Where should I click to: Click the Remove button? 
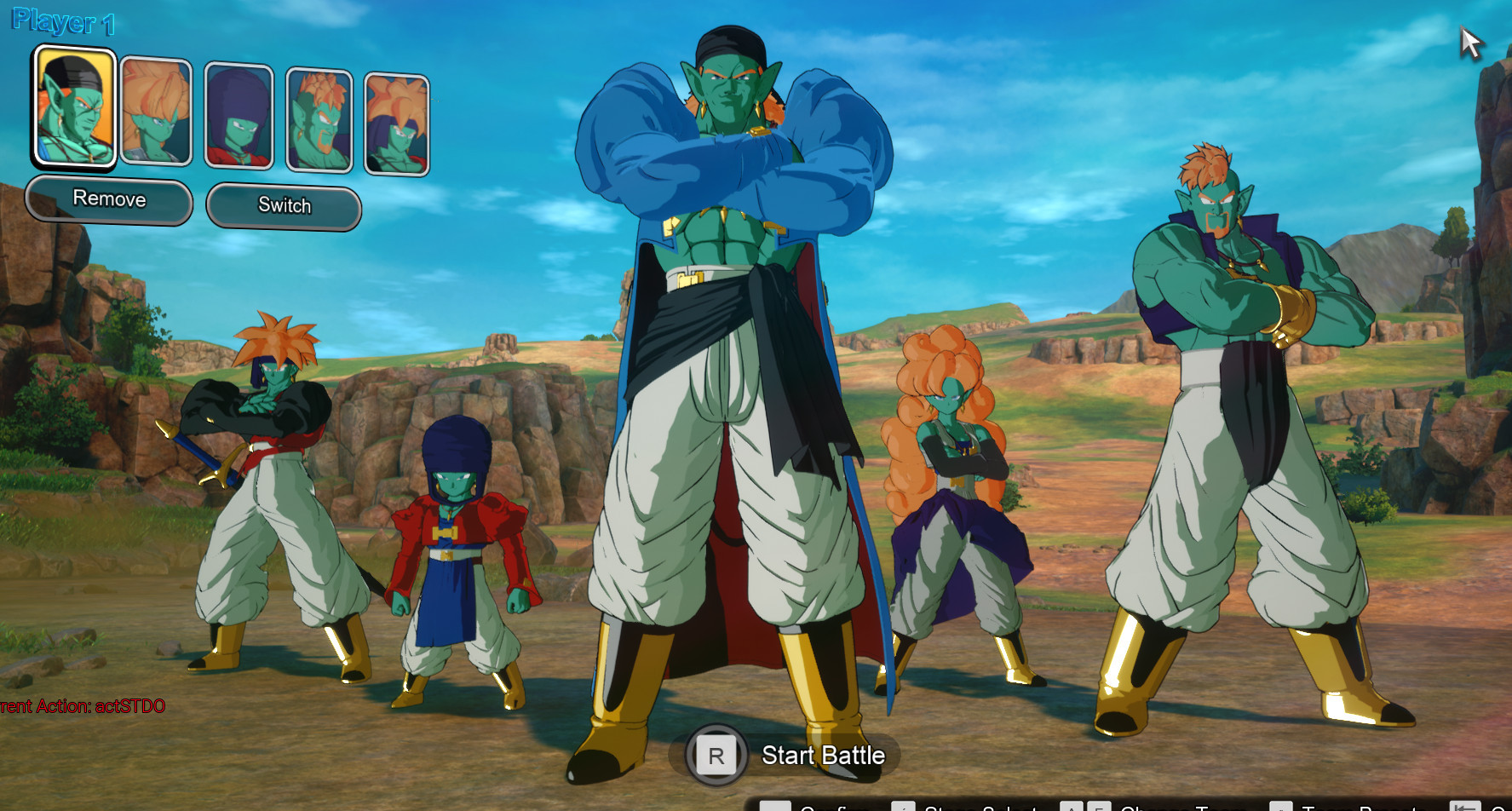(109, 199)
